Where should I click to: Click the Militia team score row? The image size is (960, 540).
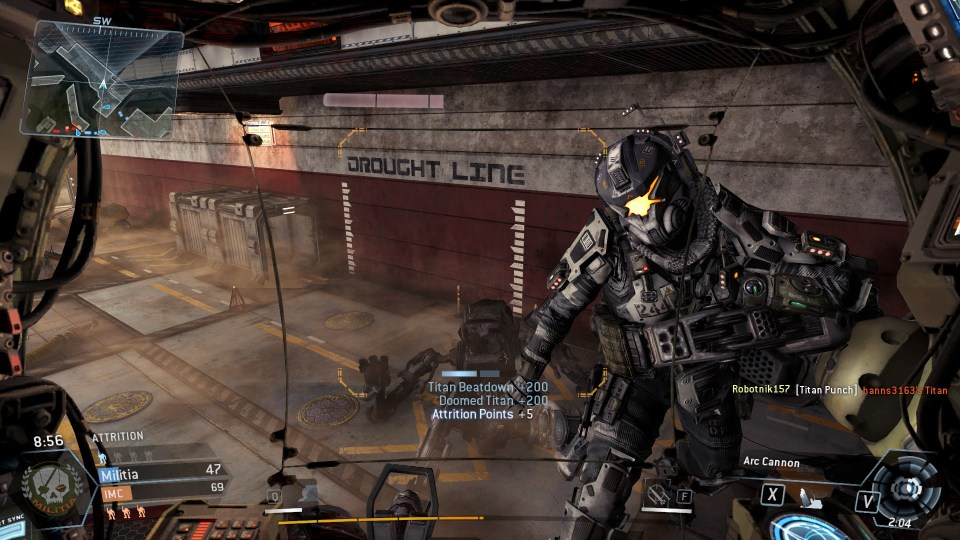tap(160, 469)
